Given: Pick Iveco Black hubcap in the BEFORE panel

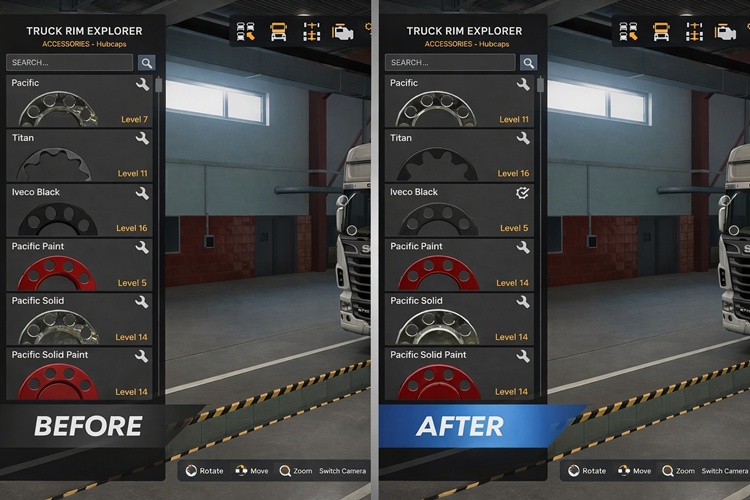Looking at the screenshot, I should (80, 210).
